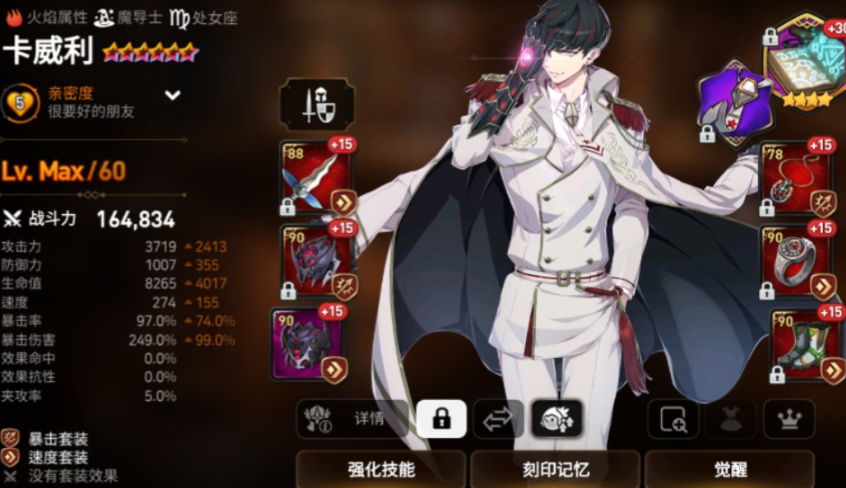Open the 强化技能 skill enhancement menu
The height and width of the screenshot is (488, 846).
(x=381, y=469)
